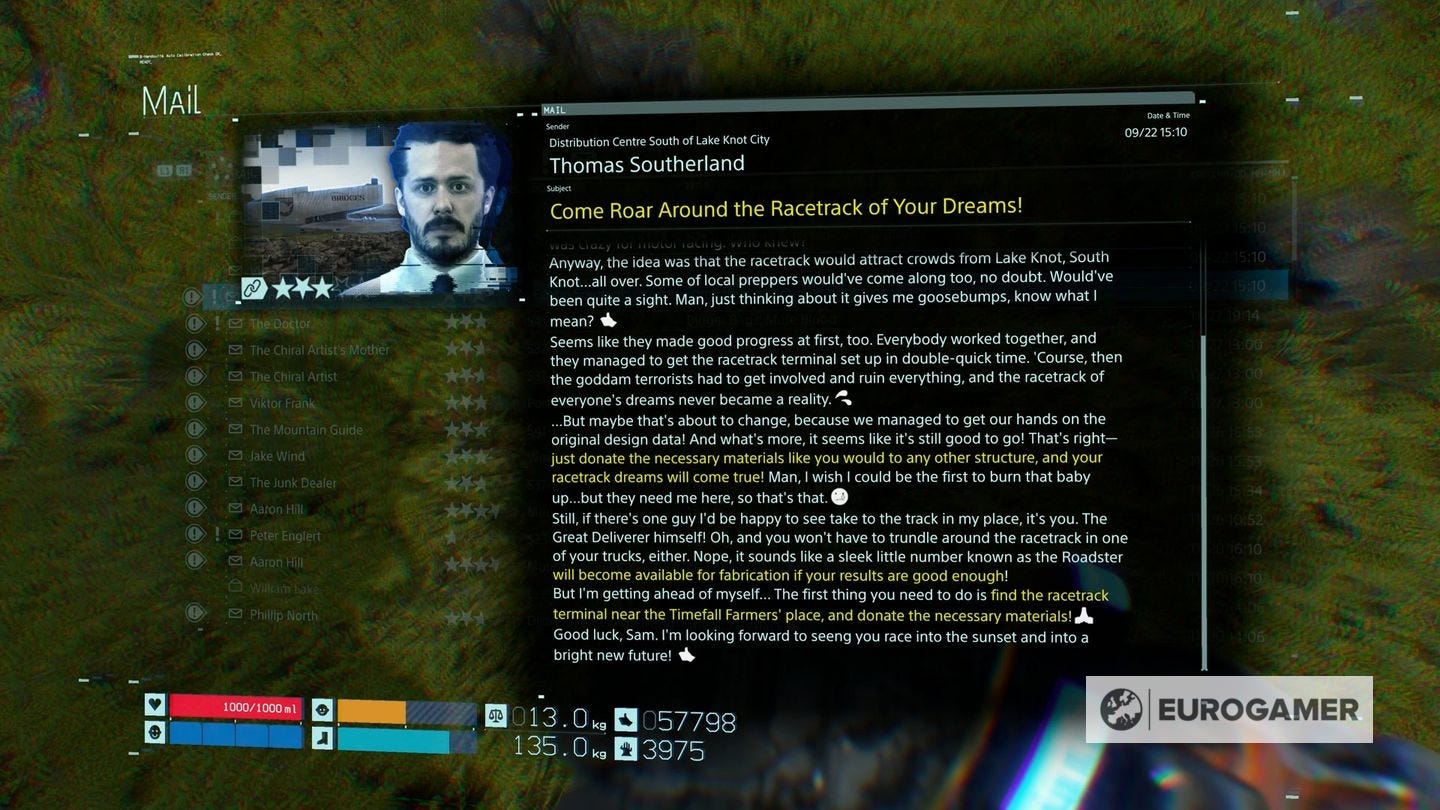Select the envelope icon beside Phillip North
This screenshot has width=1440, height=810.
pyautogui.click(x=235, y=614)
